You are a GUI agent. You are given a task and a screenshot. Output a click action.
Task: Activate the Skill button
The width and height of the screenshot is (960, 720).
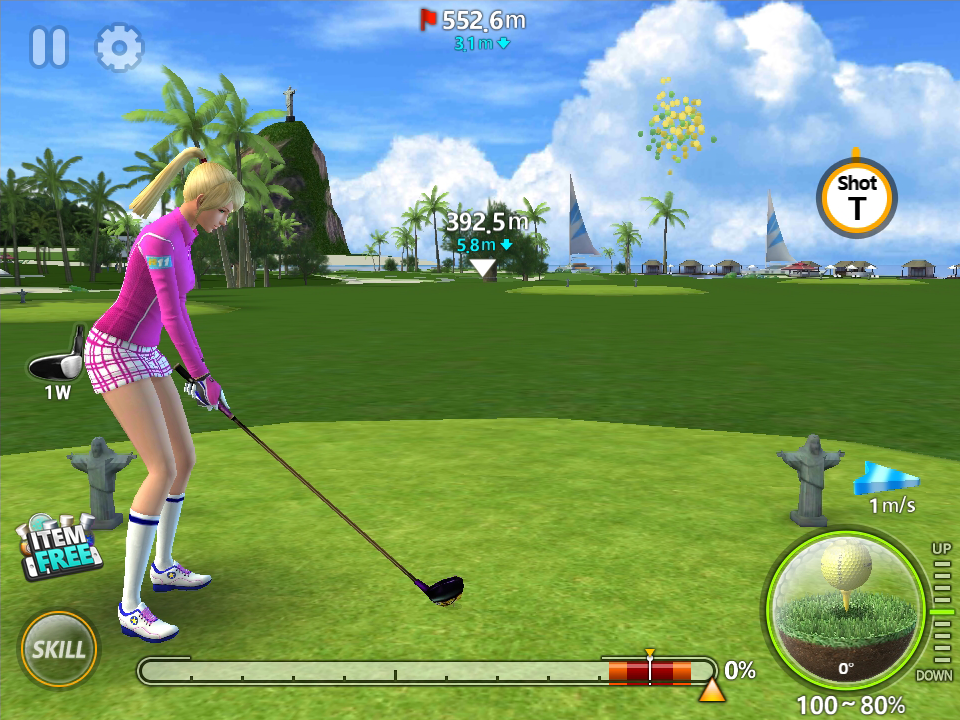tap(59, 648)
